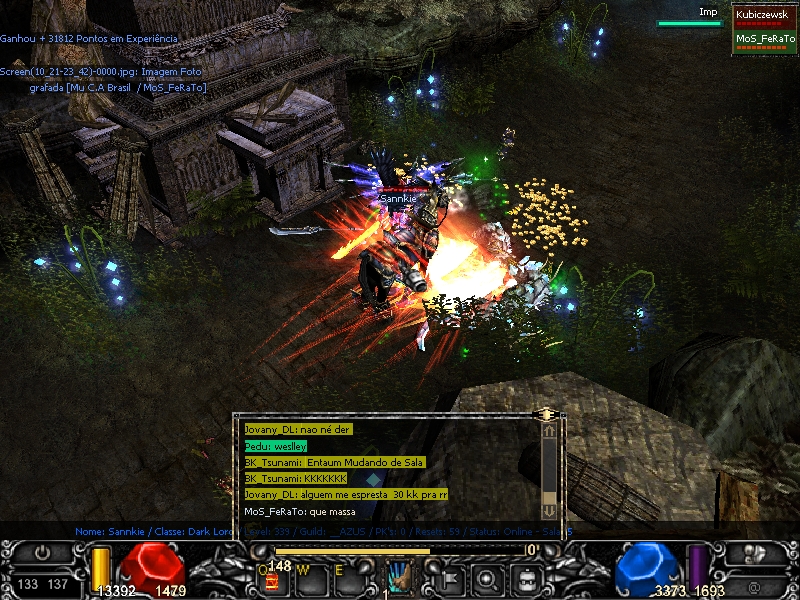The image size is (800, 600).
Task: Click Jovany_DL's message asking for 30 kk
Action: pos(345,495)
